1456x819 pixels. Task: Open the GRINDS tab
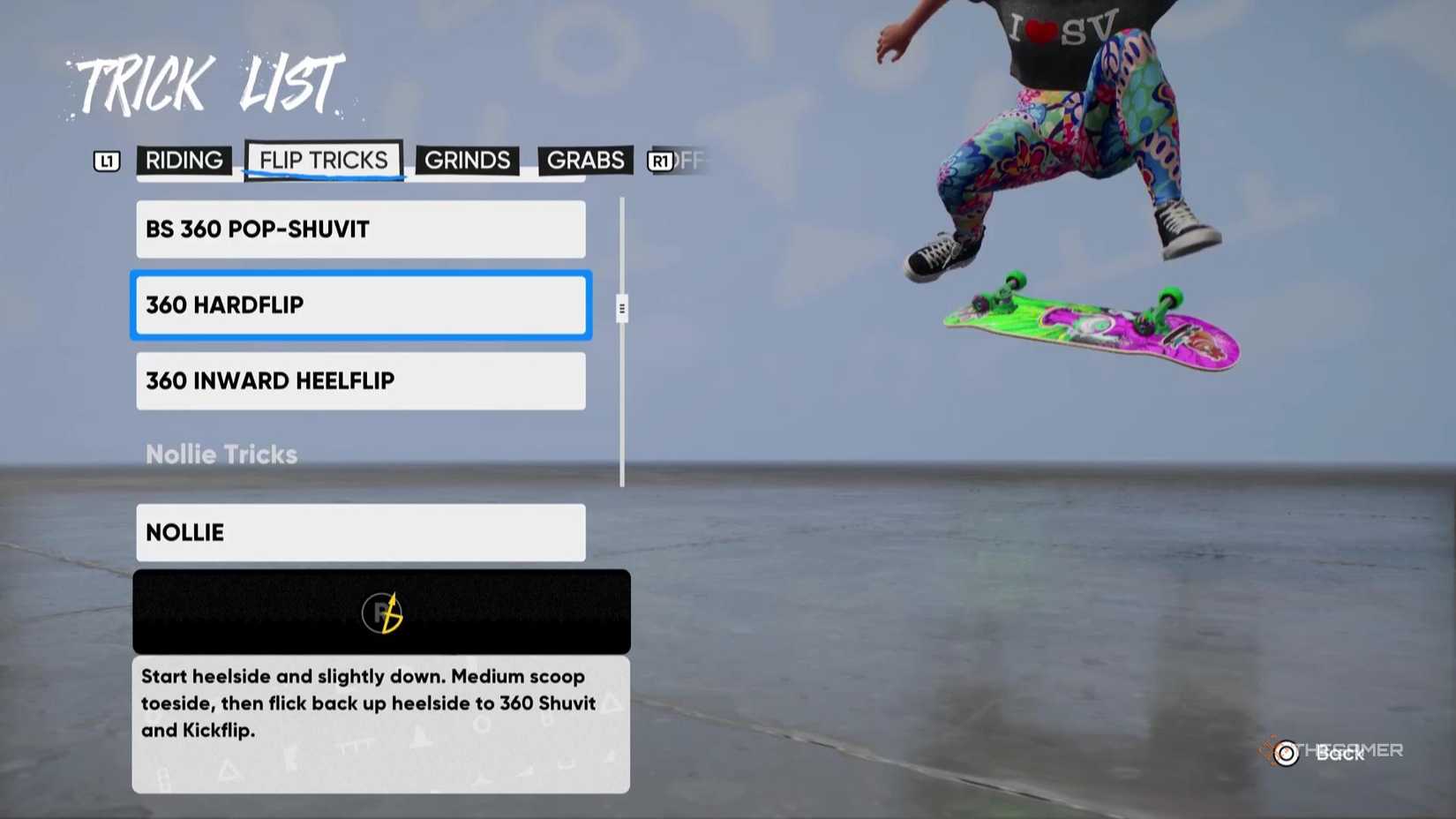[467, 160]
